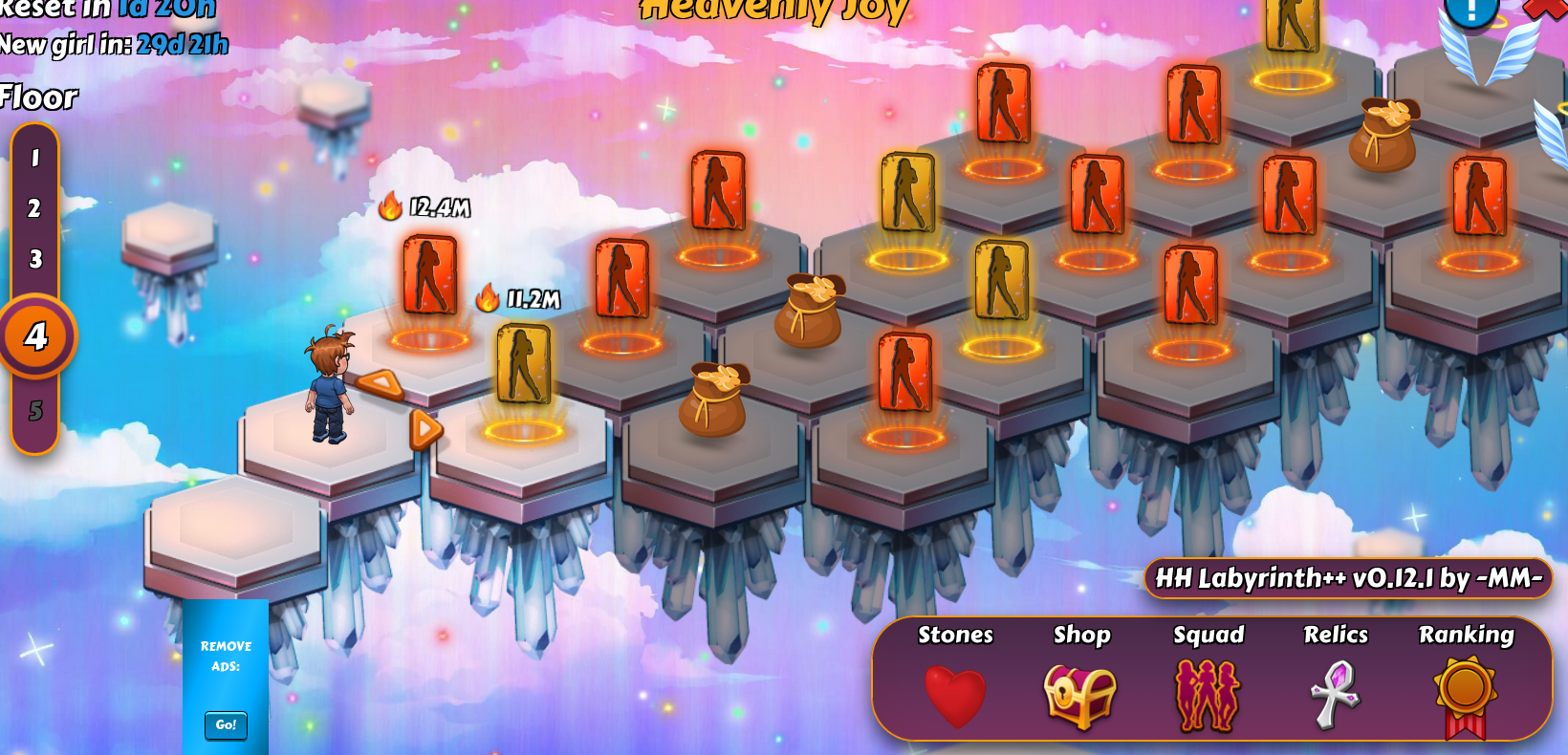
Task: Select the yellow card with 11.2M power
Action: pyautogui.click(x=523, y=364)
